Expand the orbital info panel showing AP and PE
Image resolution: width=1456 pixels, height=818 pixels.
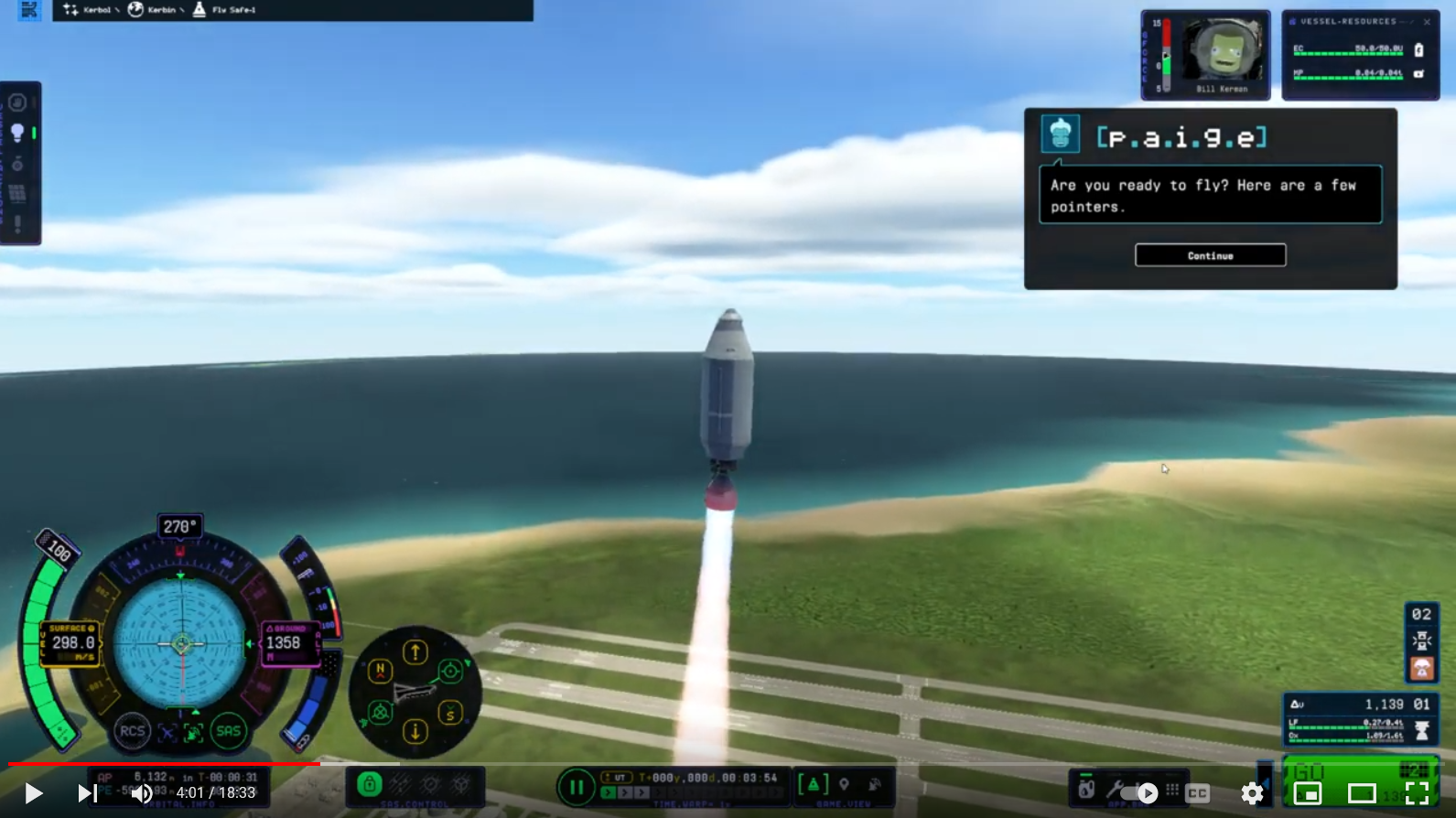(183, 780)
